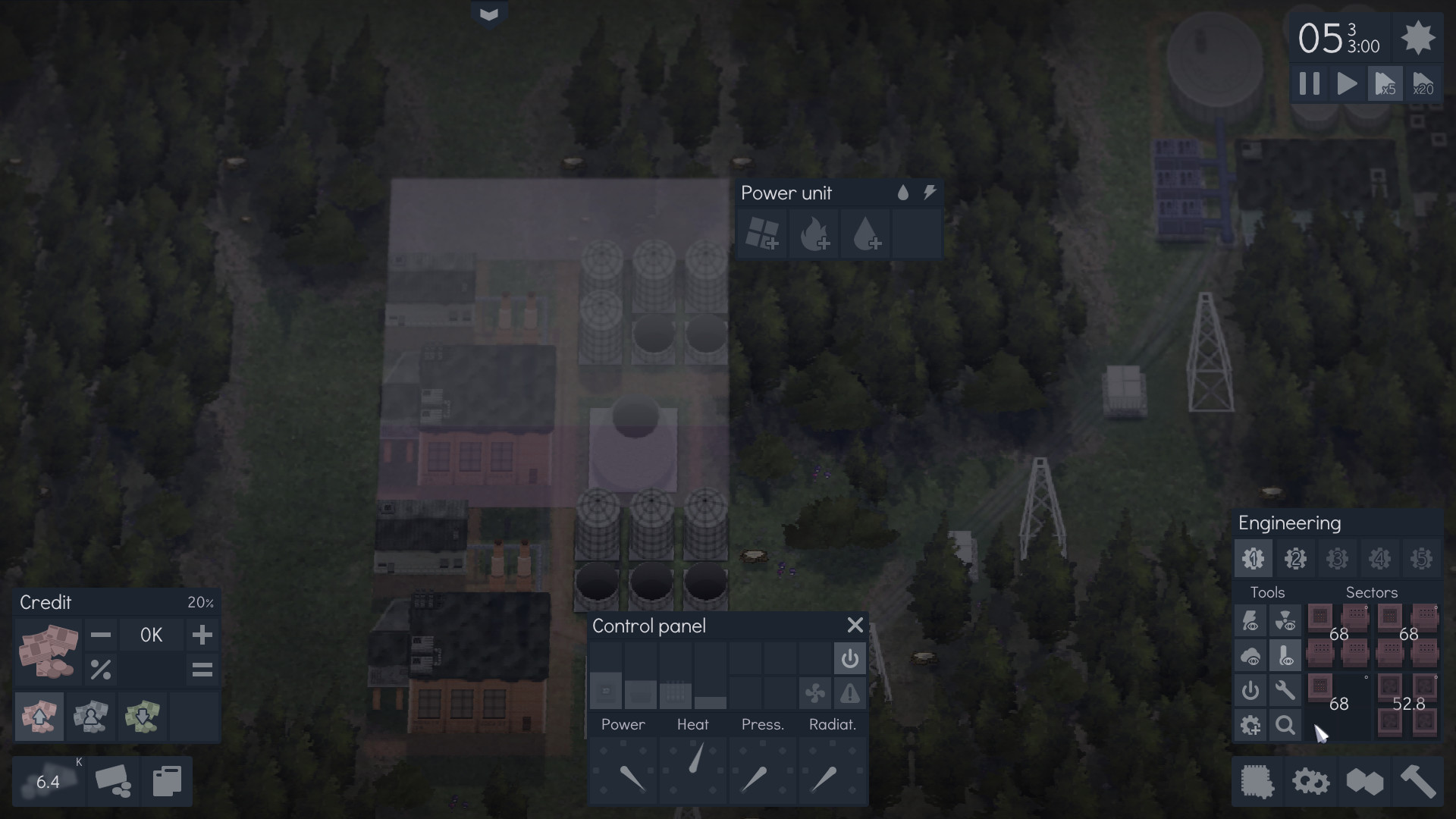The width and height of the screenshot is (1456, 819).
Task: Toggle reactor power on the Control panel
Action: click(x=850, y=658)
